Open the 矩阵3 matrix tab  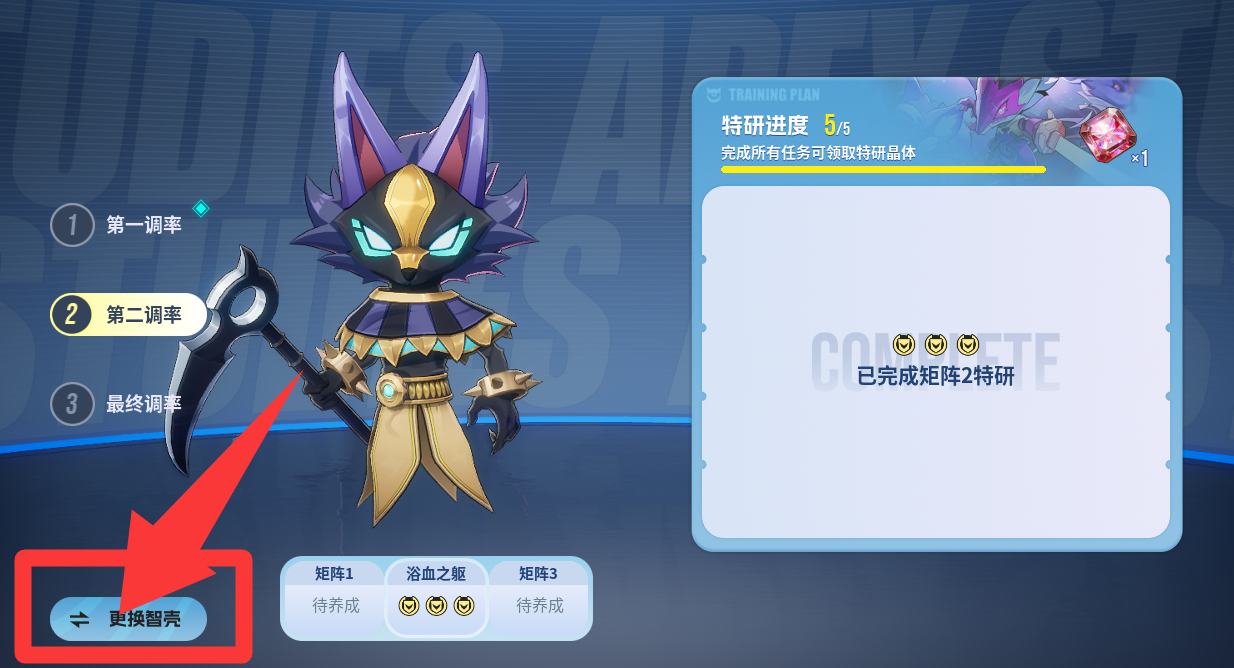click(539, 595)
